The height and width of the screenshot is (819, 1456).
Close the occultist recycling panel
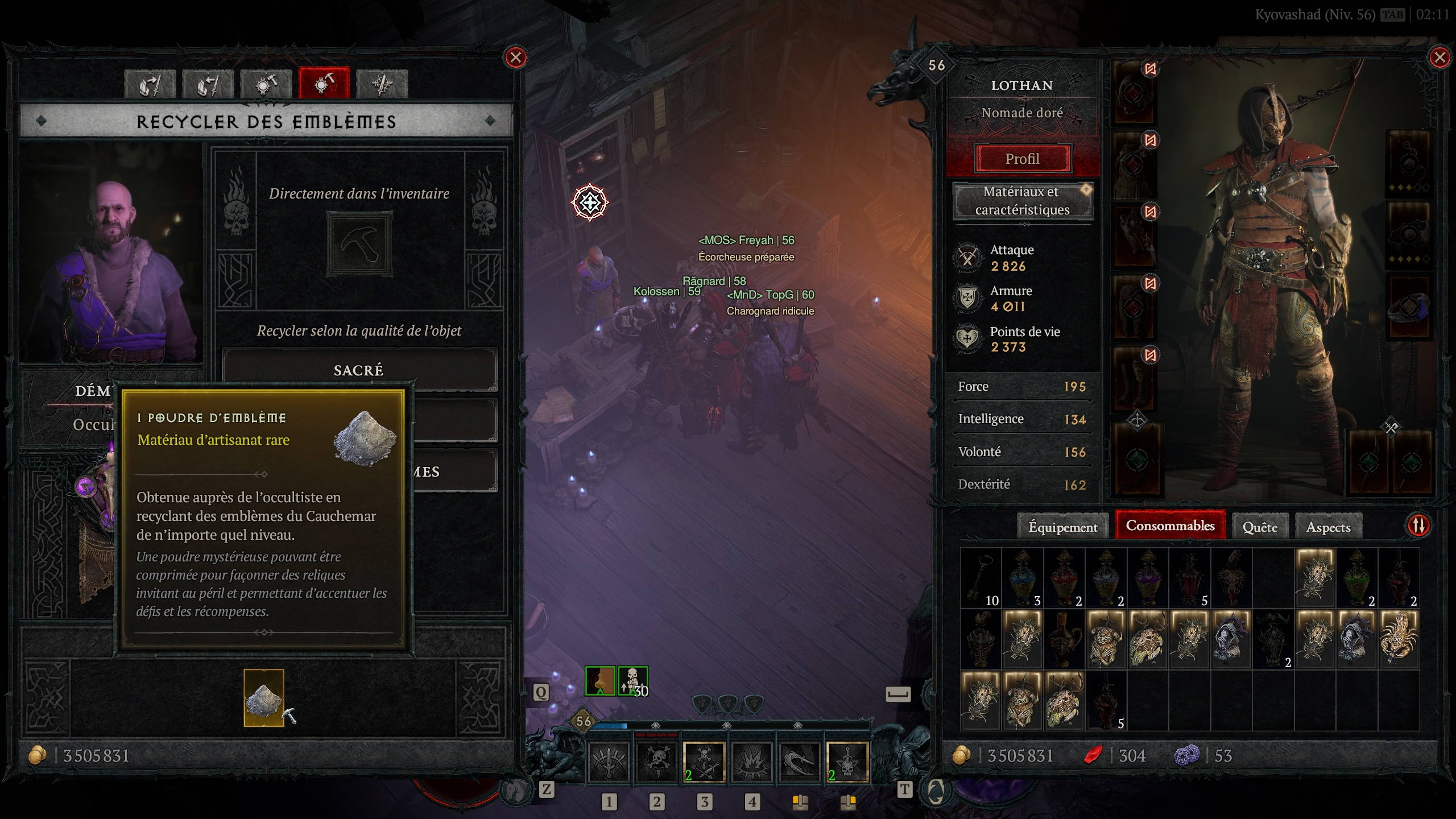tap(516, 57)
